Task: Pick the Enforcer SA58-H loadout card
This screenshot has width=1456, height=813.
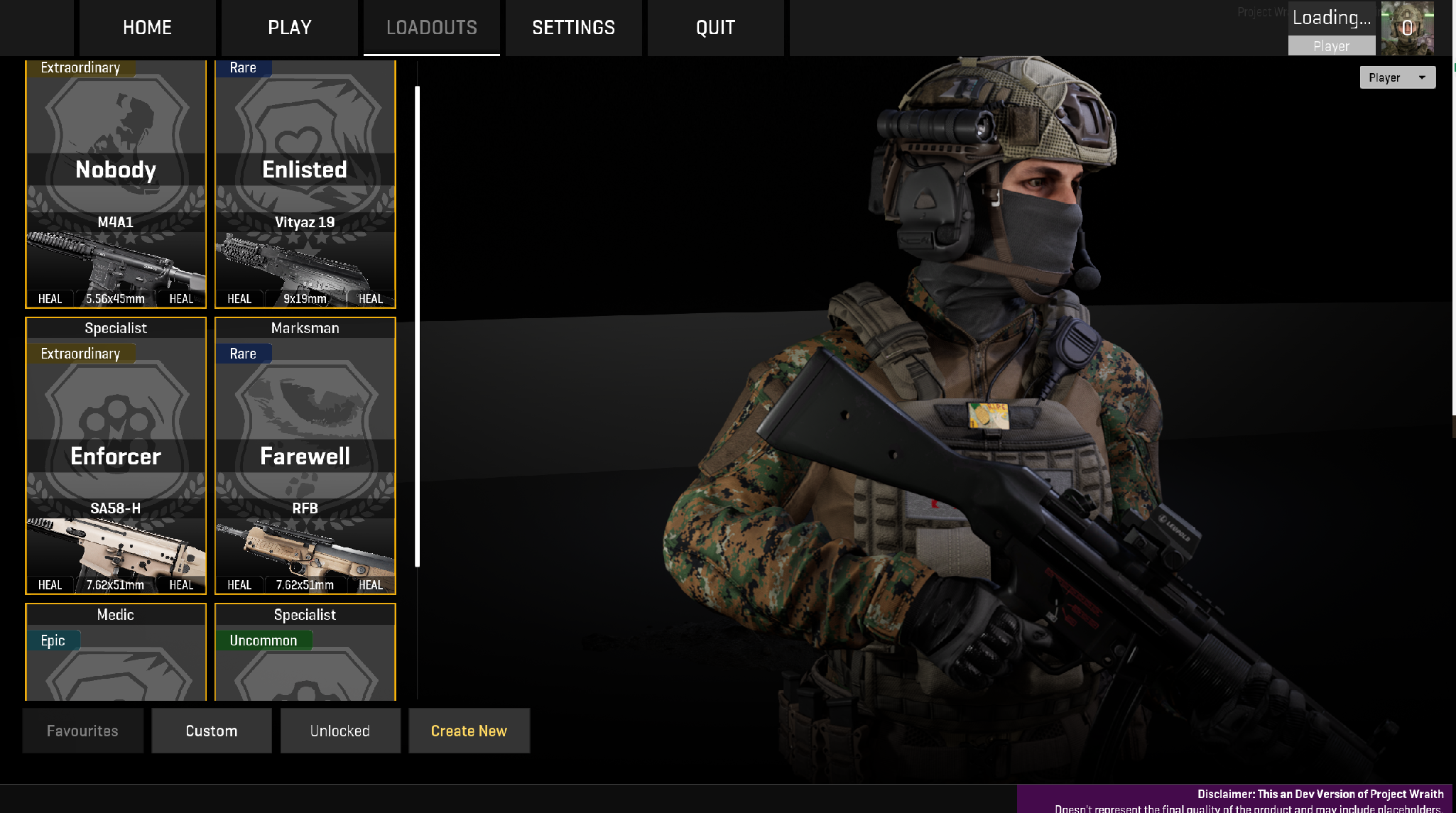Action: click(x=116, y=456)
